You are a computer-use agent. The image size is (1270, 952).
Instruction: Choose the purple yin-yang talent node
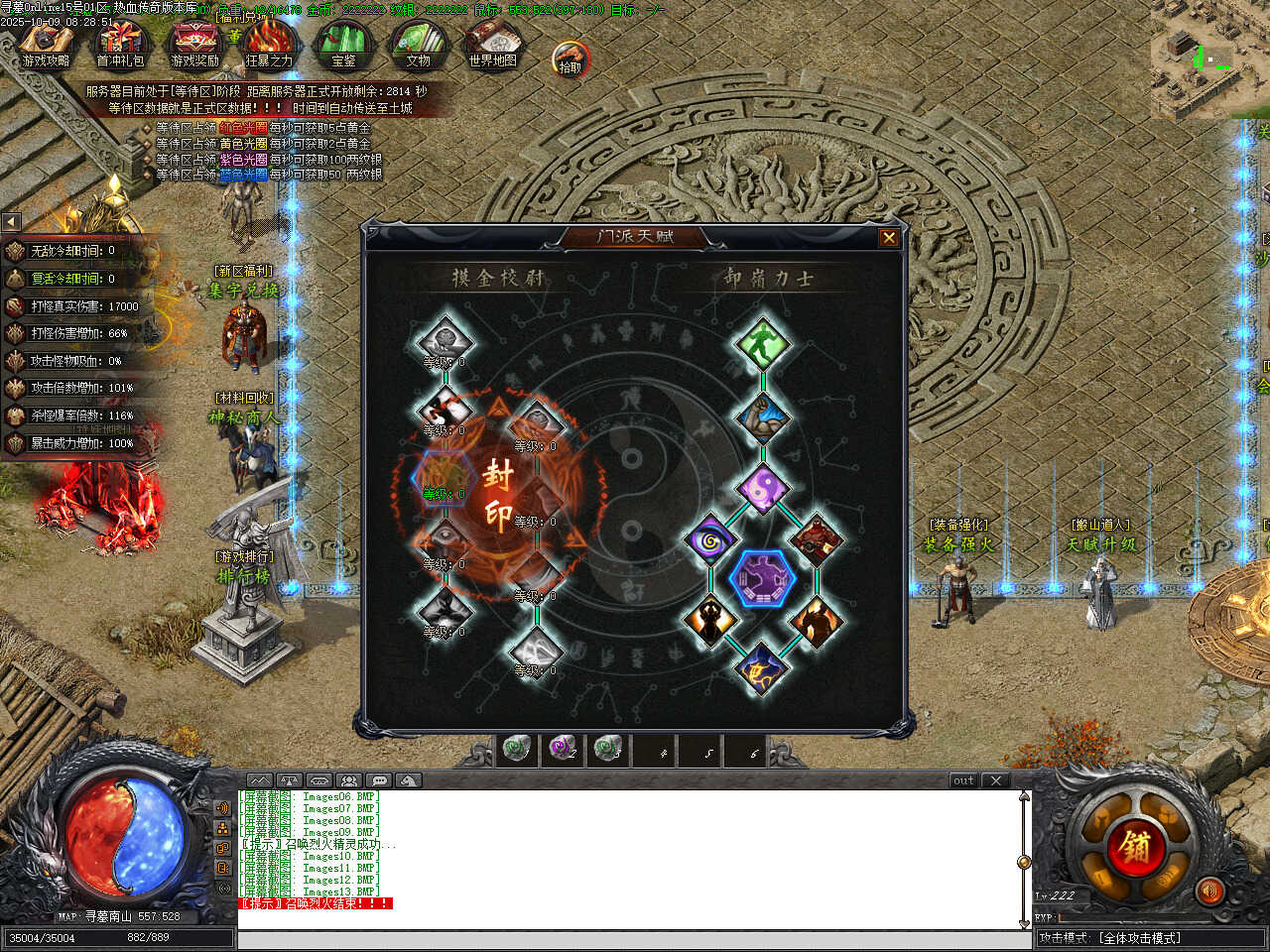click(762, 488)
